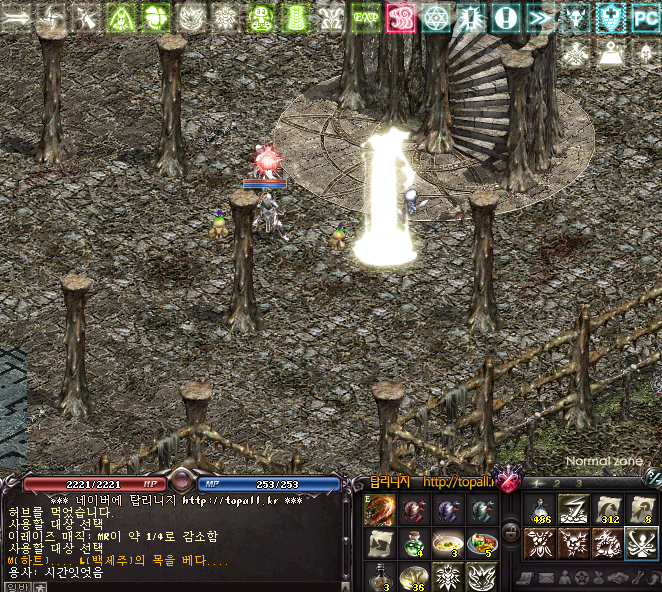
Task: Use the flaming beast item marked E
Action: [x=379, y=510]
